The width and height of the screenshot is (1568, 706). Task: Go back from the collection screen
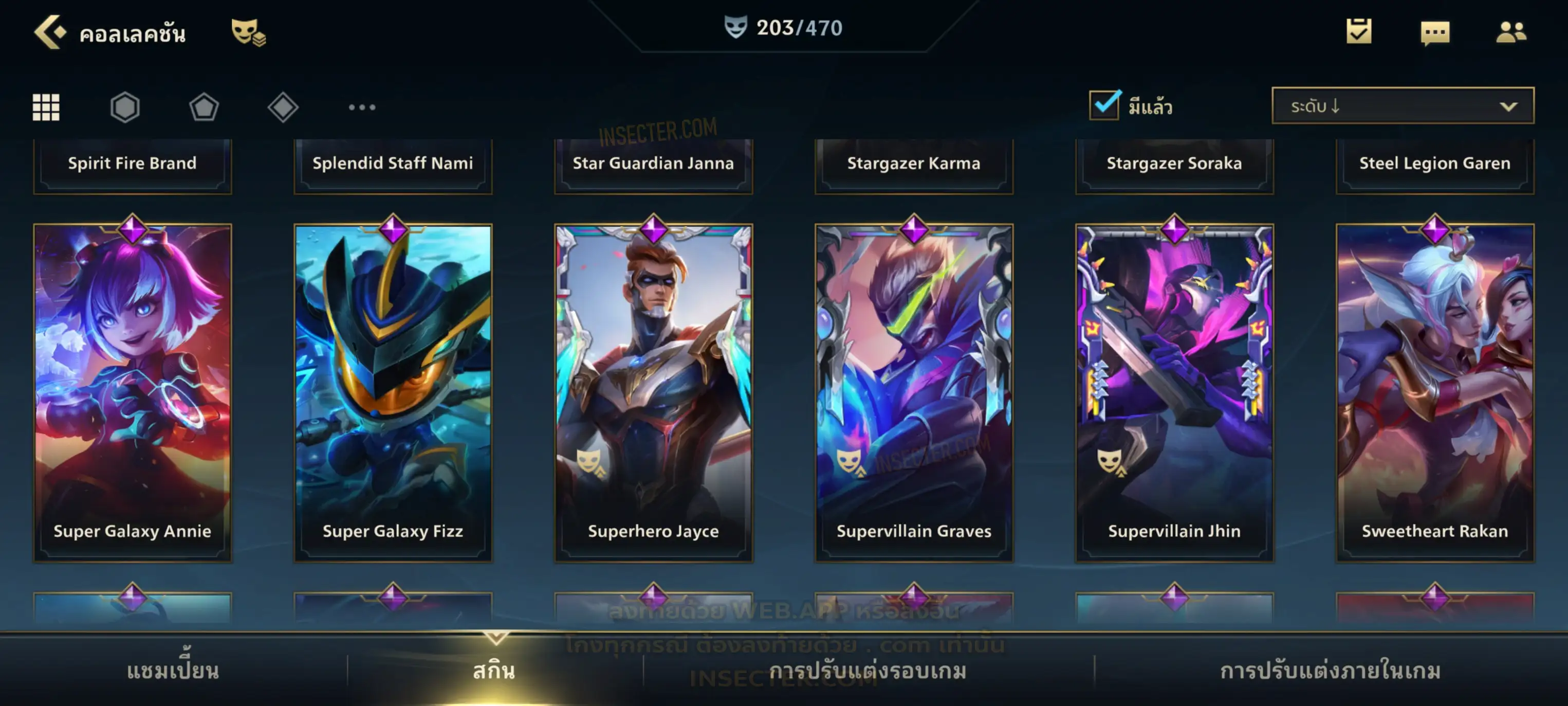pyautogui.click(x=49, y=32)
